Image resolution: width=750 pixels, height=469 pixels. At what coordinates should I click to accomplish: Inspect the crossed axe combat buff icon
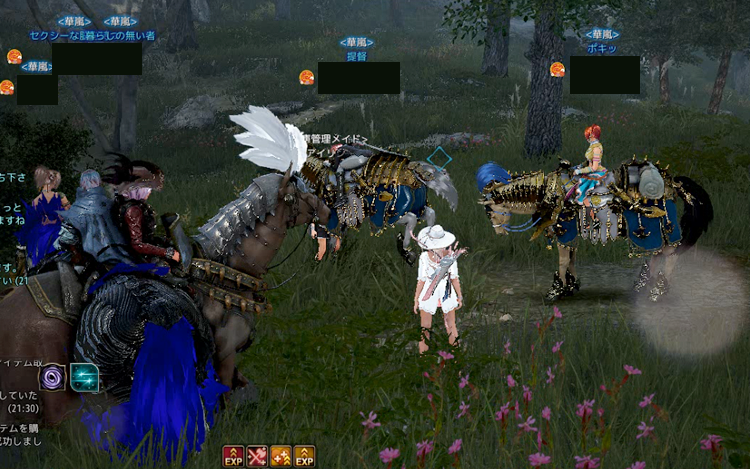pyautogui.click(x=257, y=456)
